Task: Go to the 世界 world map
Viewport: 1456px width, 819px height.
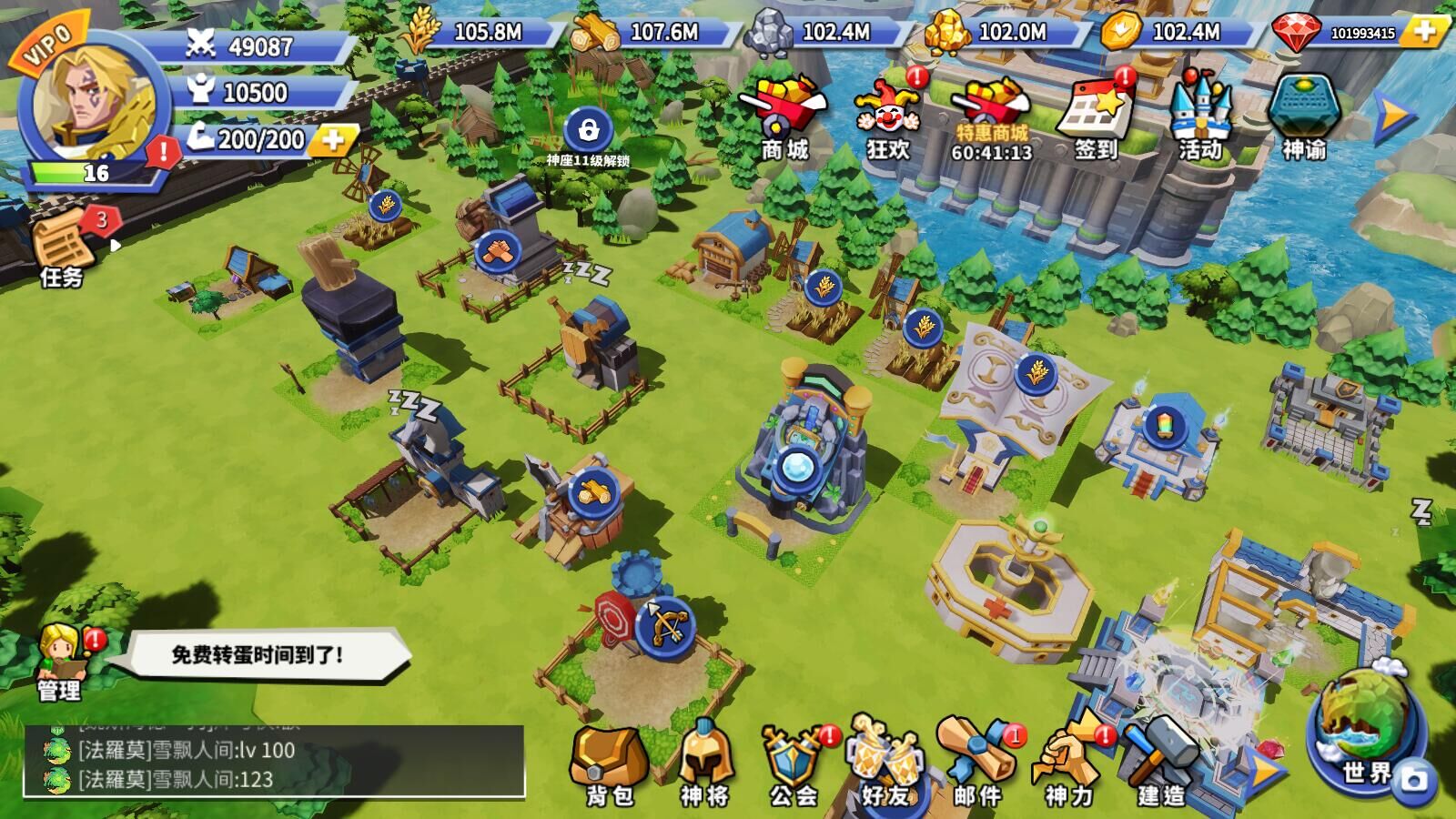Action: 1366,728
